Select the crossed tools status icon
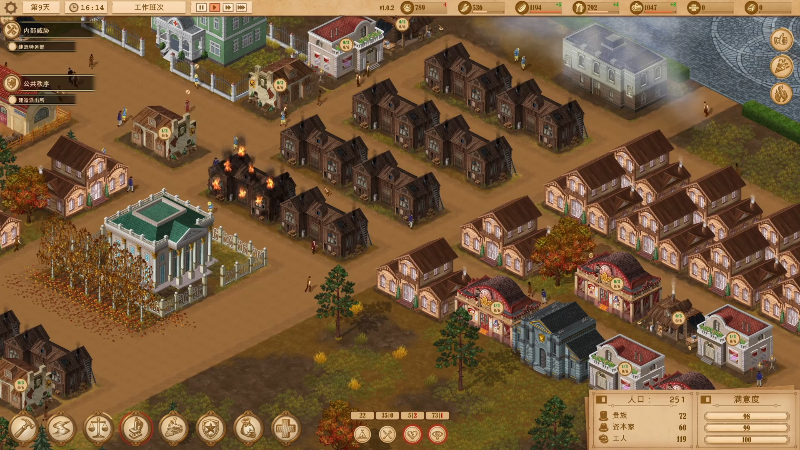800x450 pixels. (x=387, y=434)
